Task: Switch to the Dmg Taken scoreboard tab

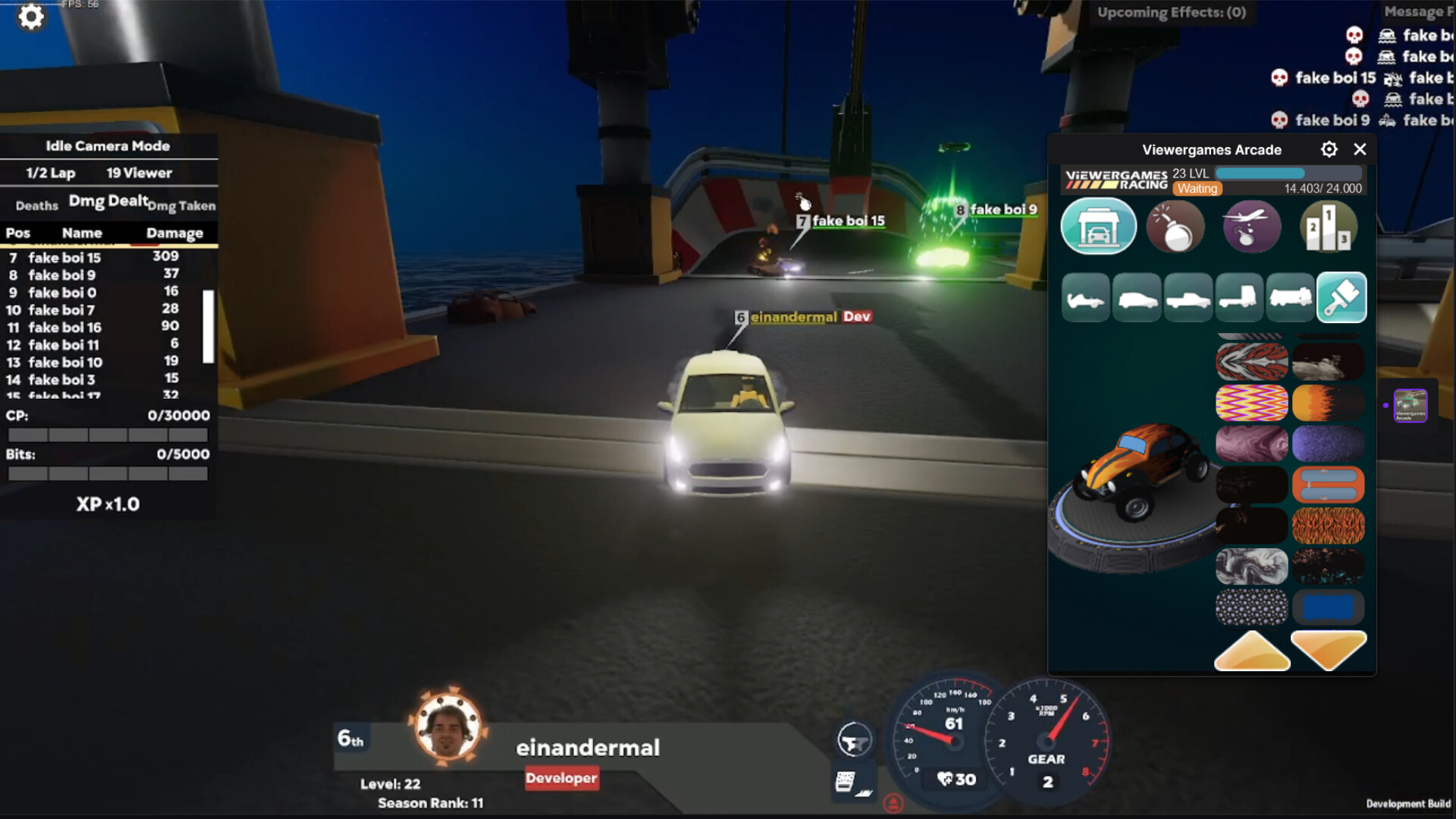Action: pos(181,206)
